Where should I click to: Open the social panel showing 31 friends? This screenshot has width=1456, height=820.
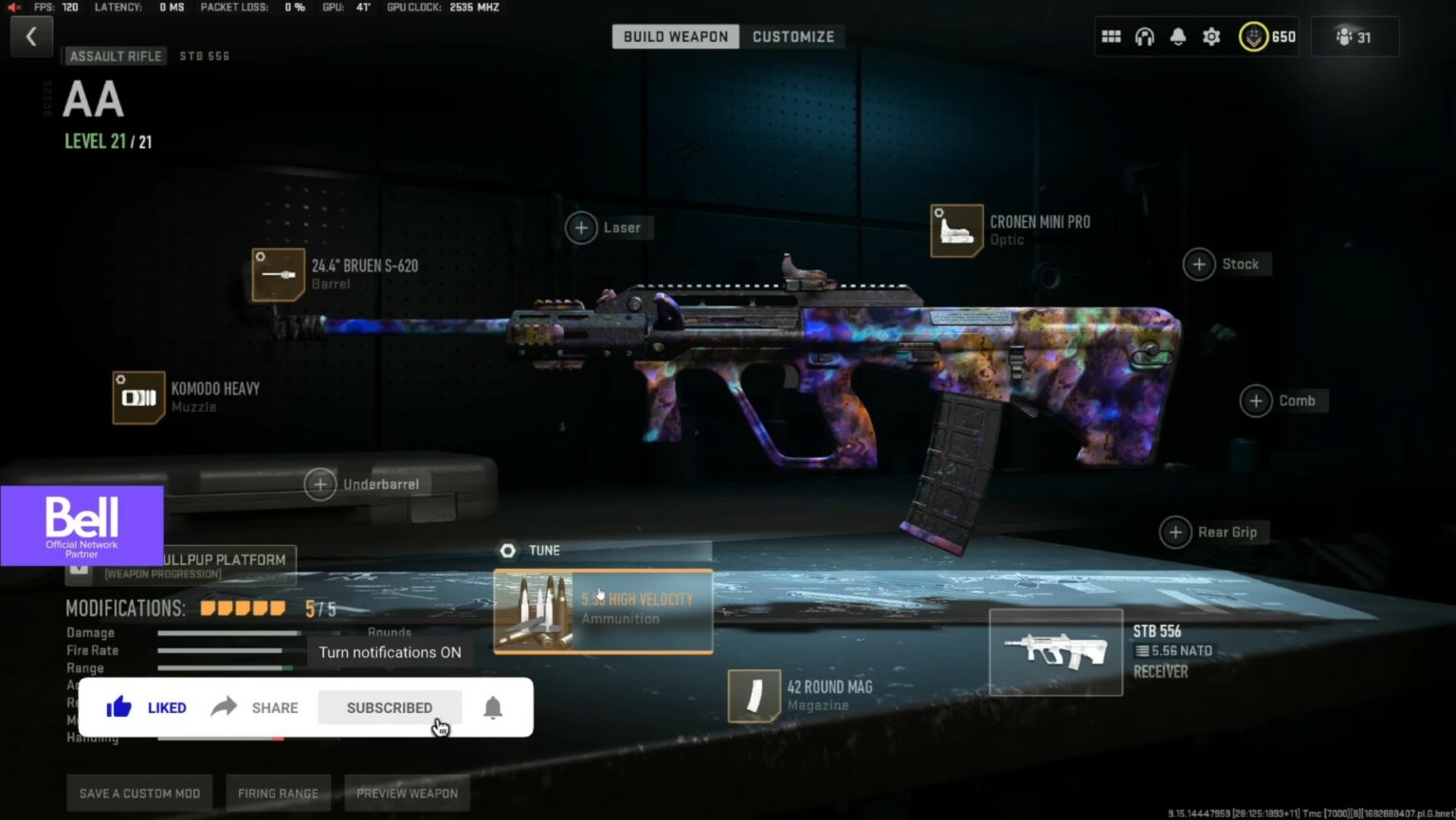coord(1354,36)
